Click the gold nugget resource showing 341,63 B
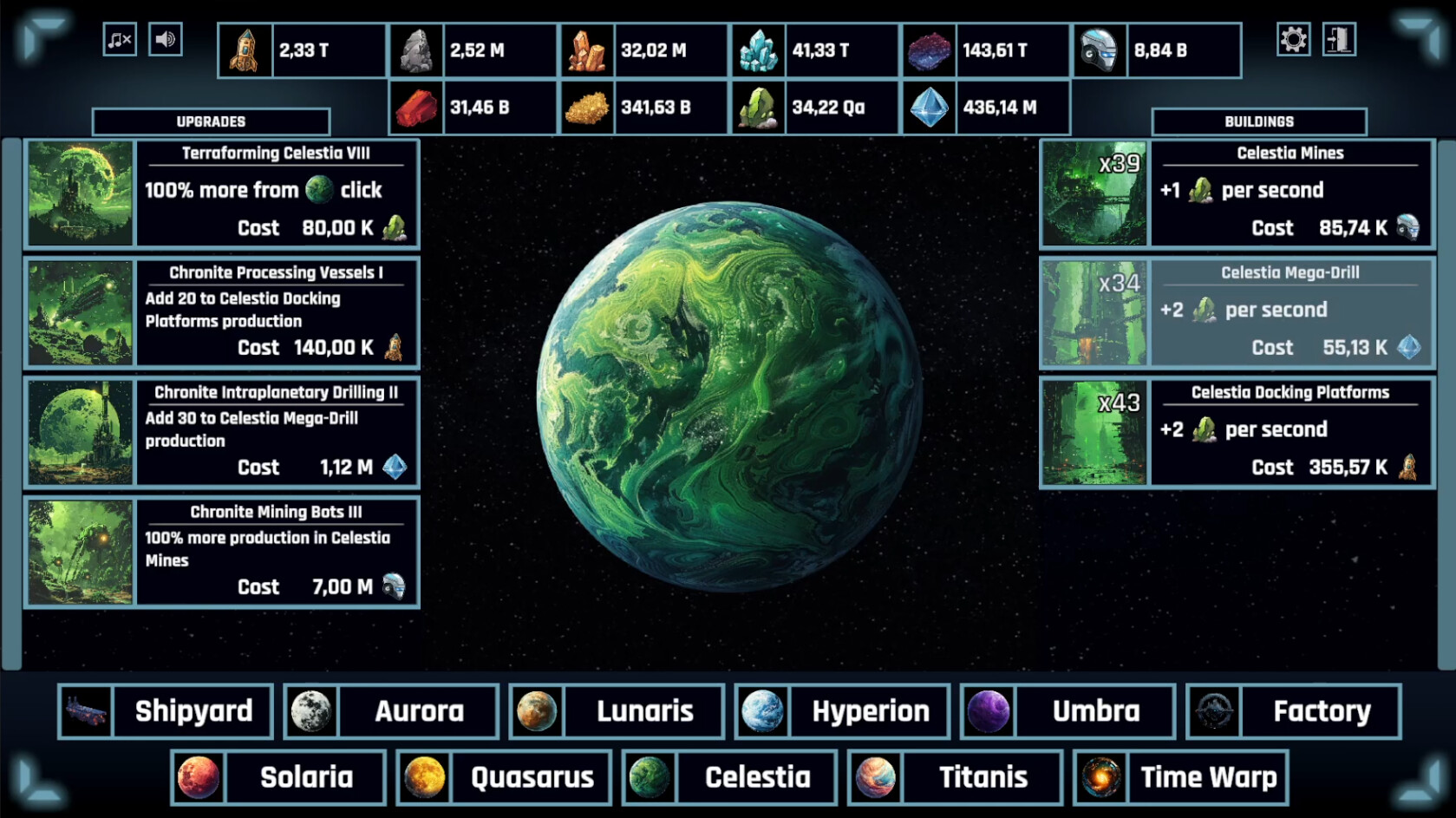This screenshot has height=818, width=1456. pos(588,107)
